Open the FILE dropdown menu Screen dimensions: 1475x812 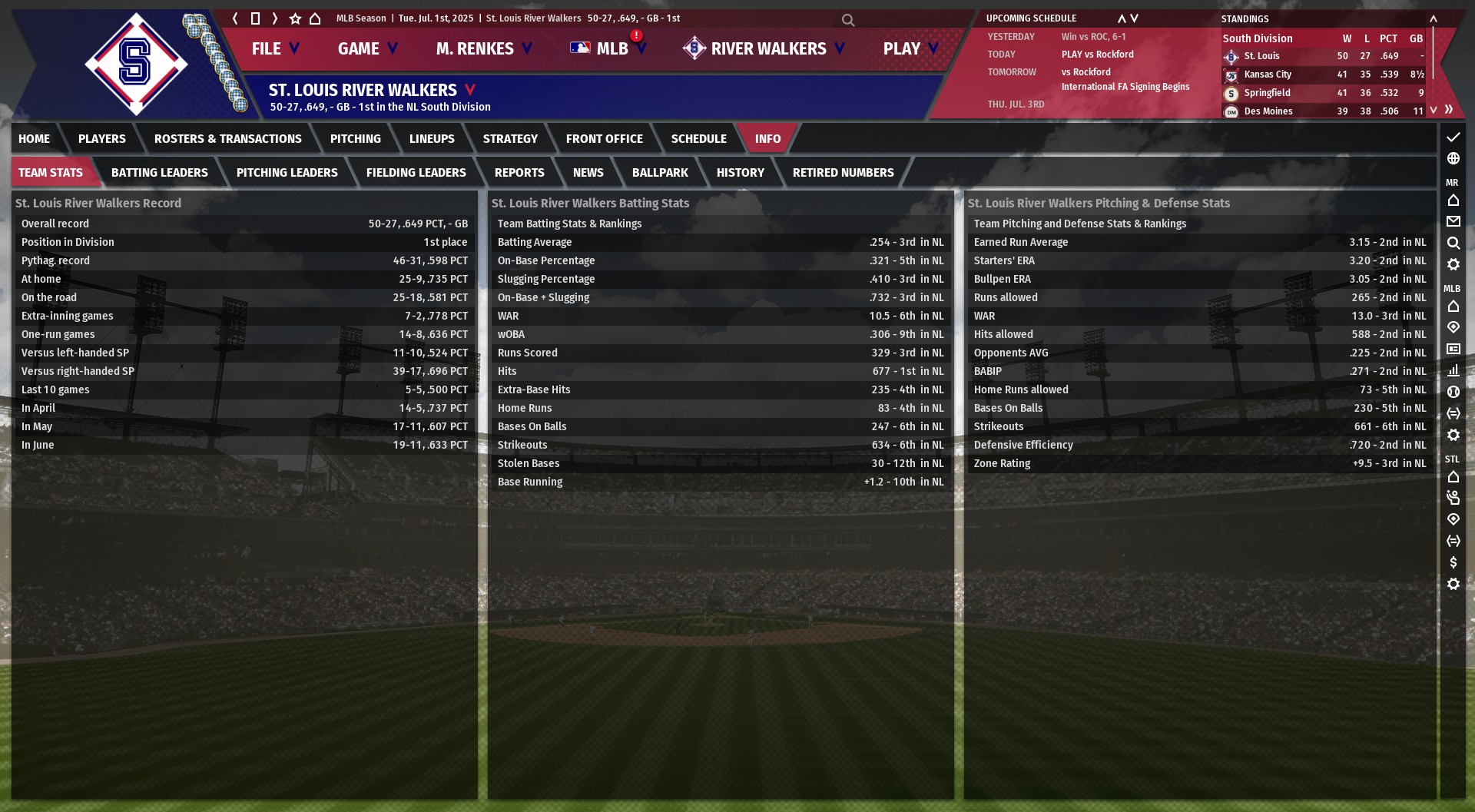pos(274,48)
